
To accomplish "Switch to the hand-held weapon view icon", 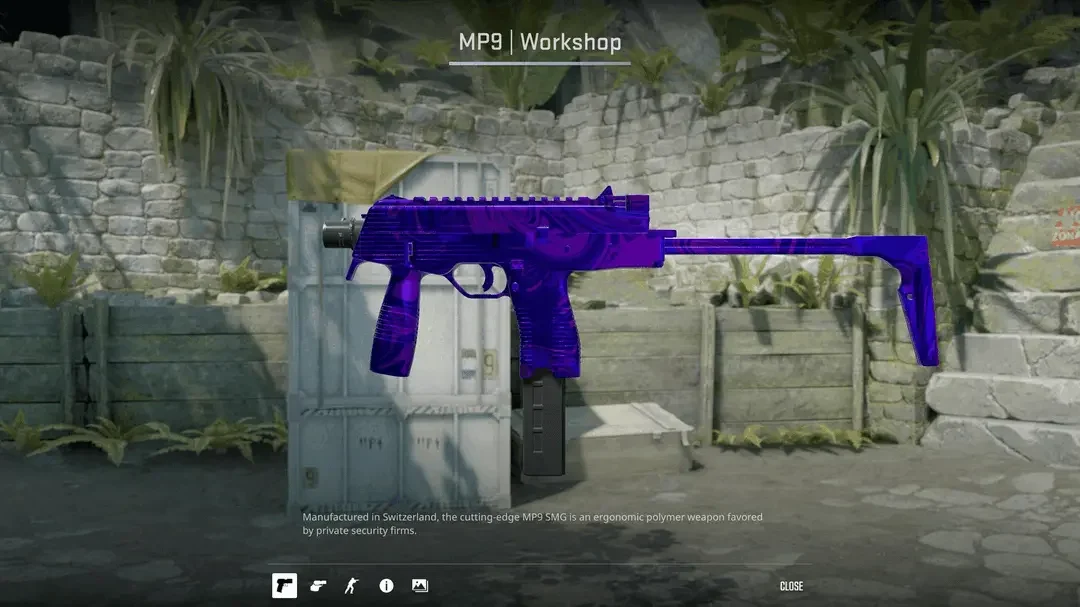I will (318, 586).
